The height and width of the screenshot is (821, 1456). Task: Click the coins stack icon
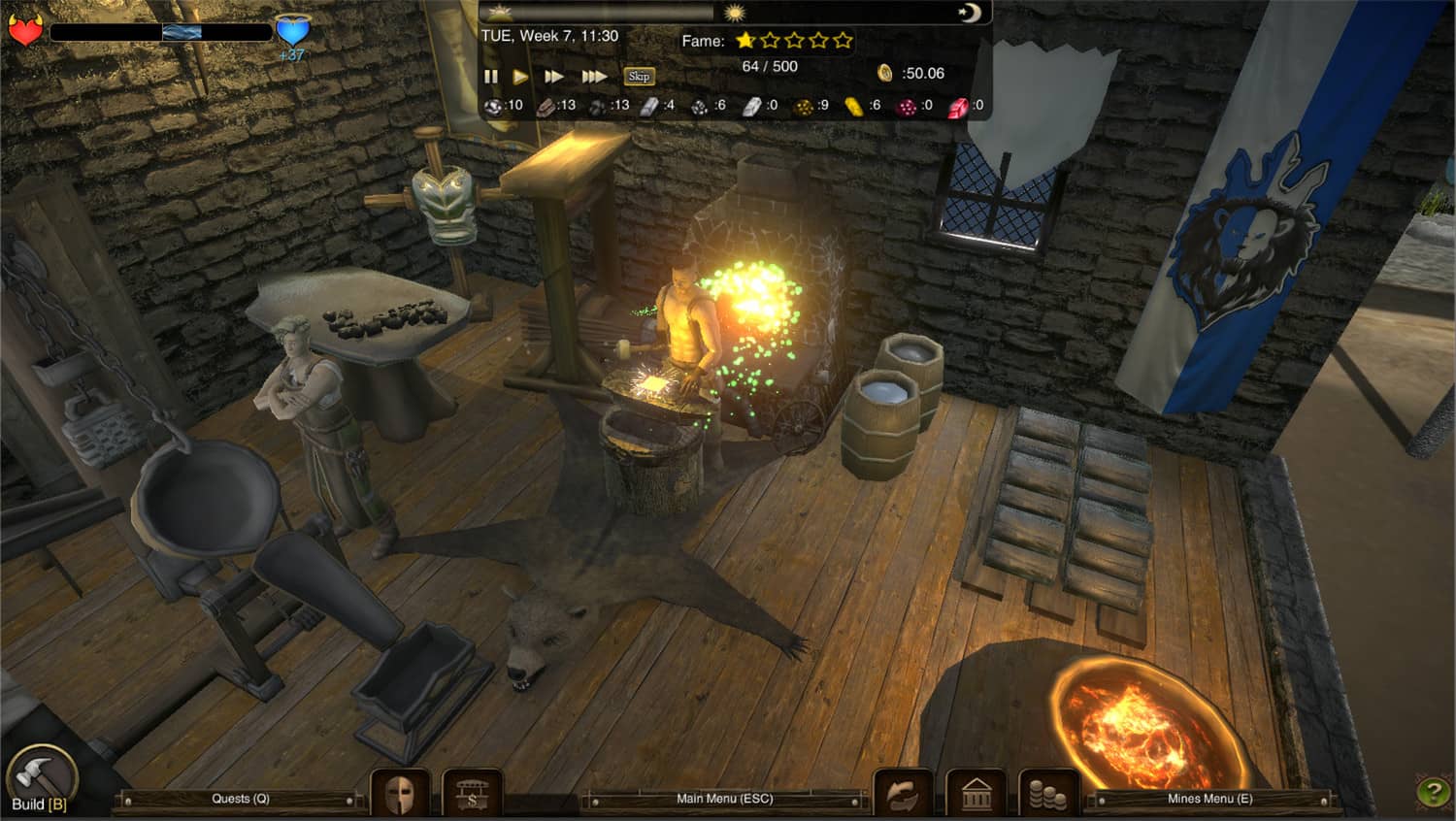(1046, 793)
